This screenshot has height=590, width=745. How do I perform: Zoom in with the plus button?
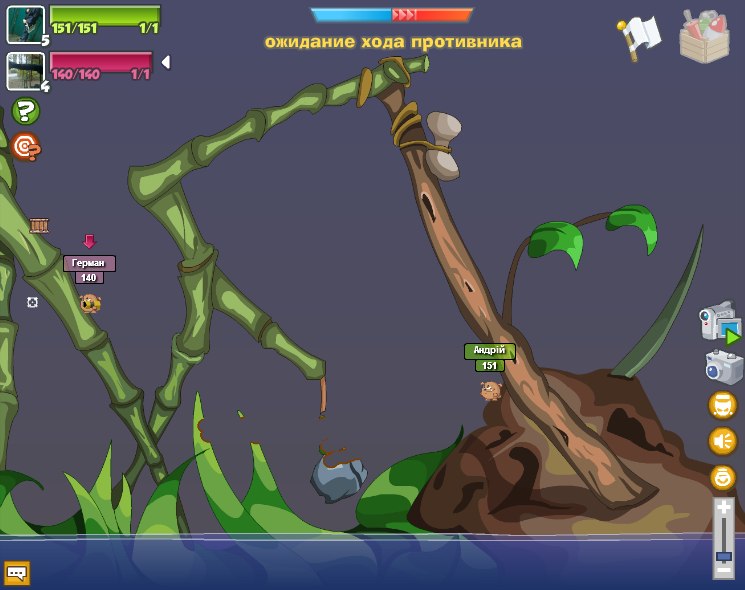click(x=723, y=508)
